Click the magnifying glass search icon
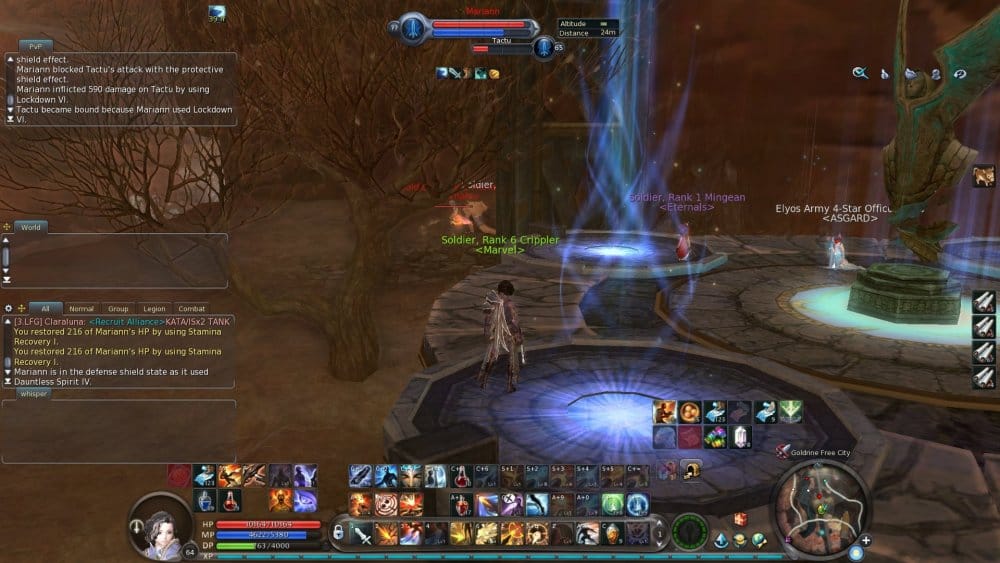 pyautogui.click(x=860, y=73)
